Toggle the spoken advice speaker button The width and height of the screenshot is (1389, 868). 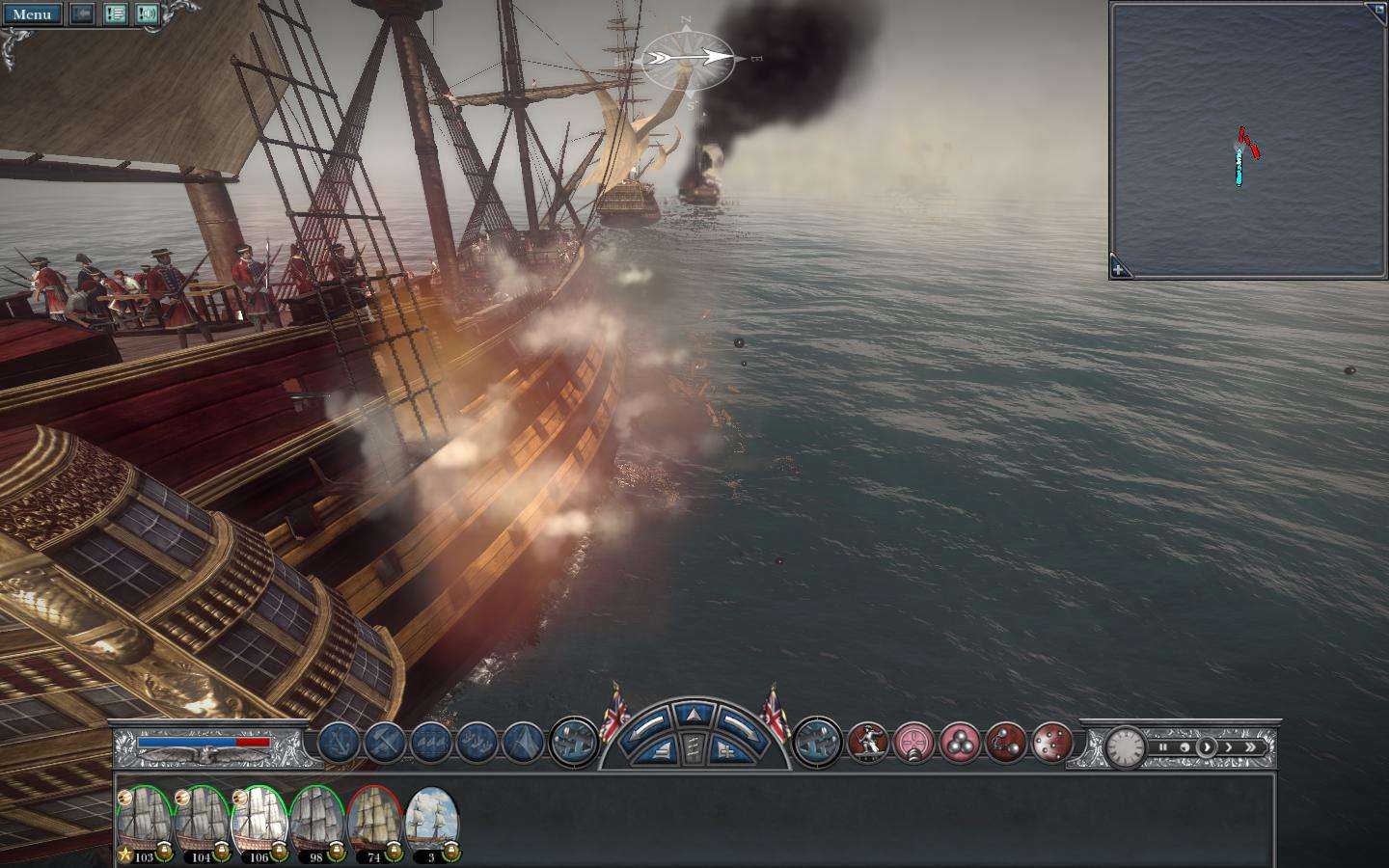pos(147,14)
